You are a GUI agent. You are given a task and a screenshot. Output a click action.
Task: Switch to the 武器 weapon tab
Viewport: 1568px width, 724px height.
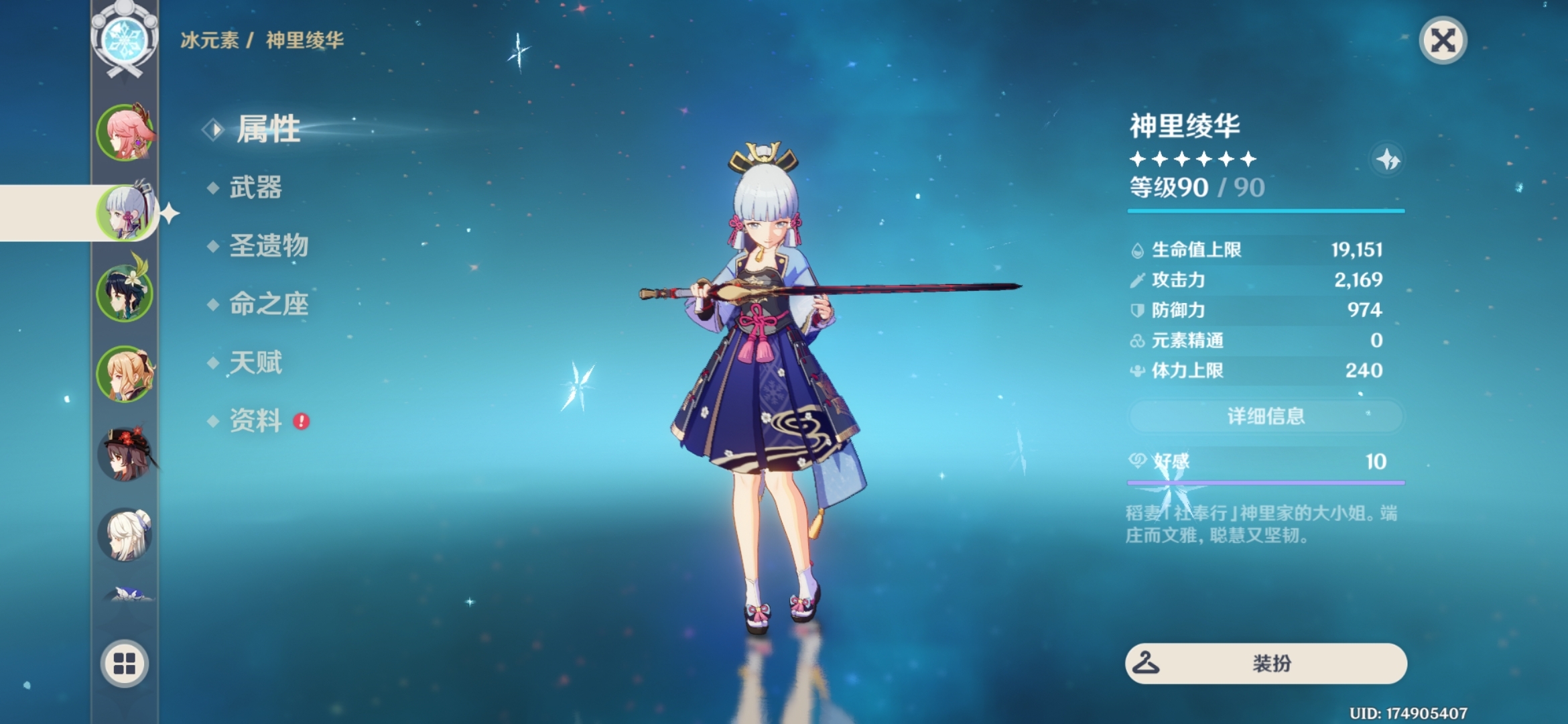[255, 188]
